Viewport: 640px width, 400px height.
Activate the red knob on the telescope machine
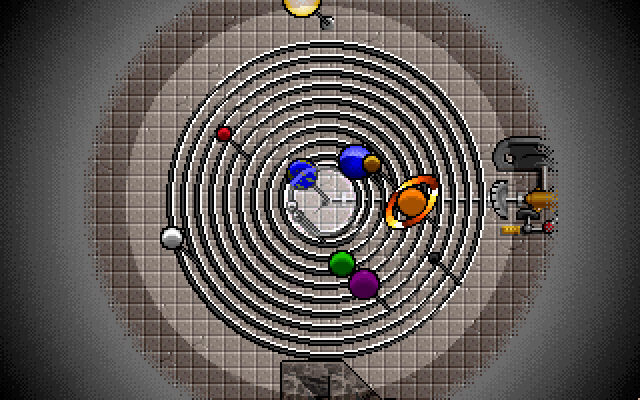coord(548,227)
